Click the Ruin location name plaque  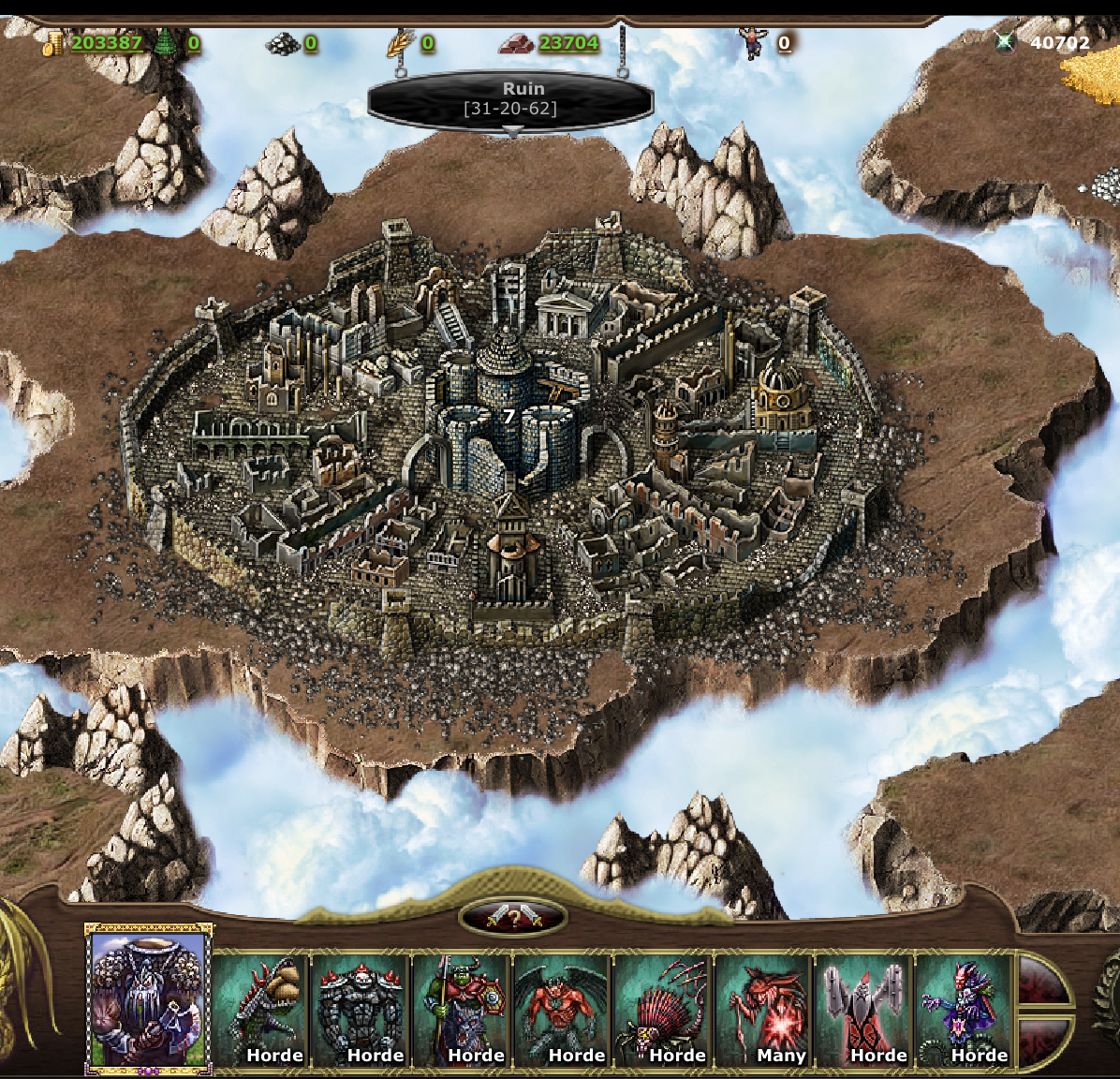coord(511,98)
